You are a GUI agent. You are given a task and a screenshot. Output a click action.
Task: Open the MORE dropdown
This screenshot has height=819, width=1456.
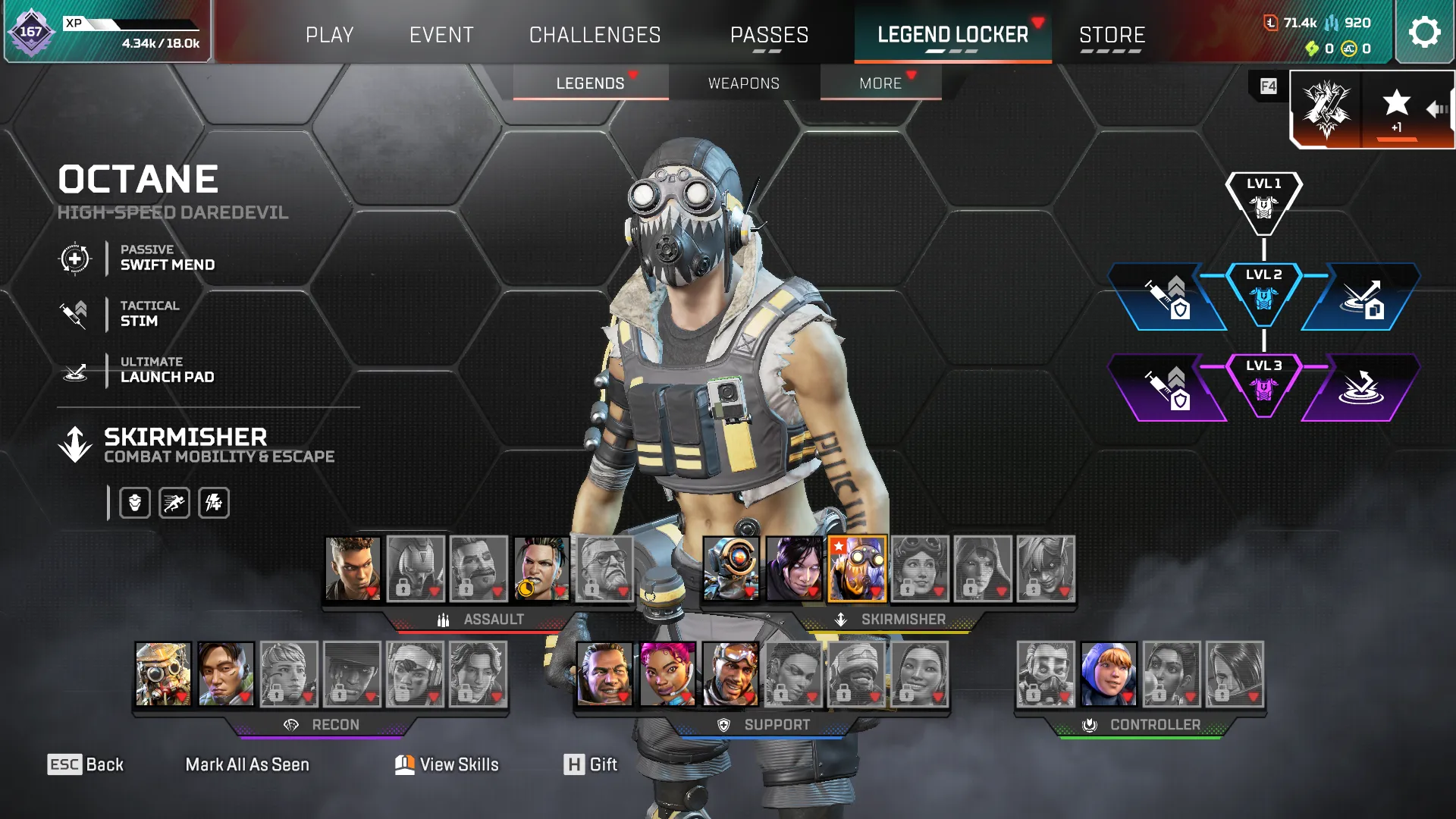click(880, 83)
